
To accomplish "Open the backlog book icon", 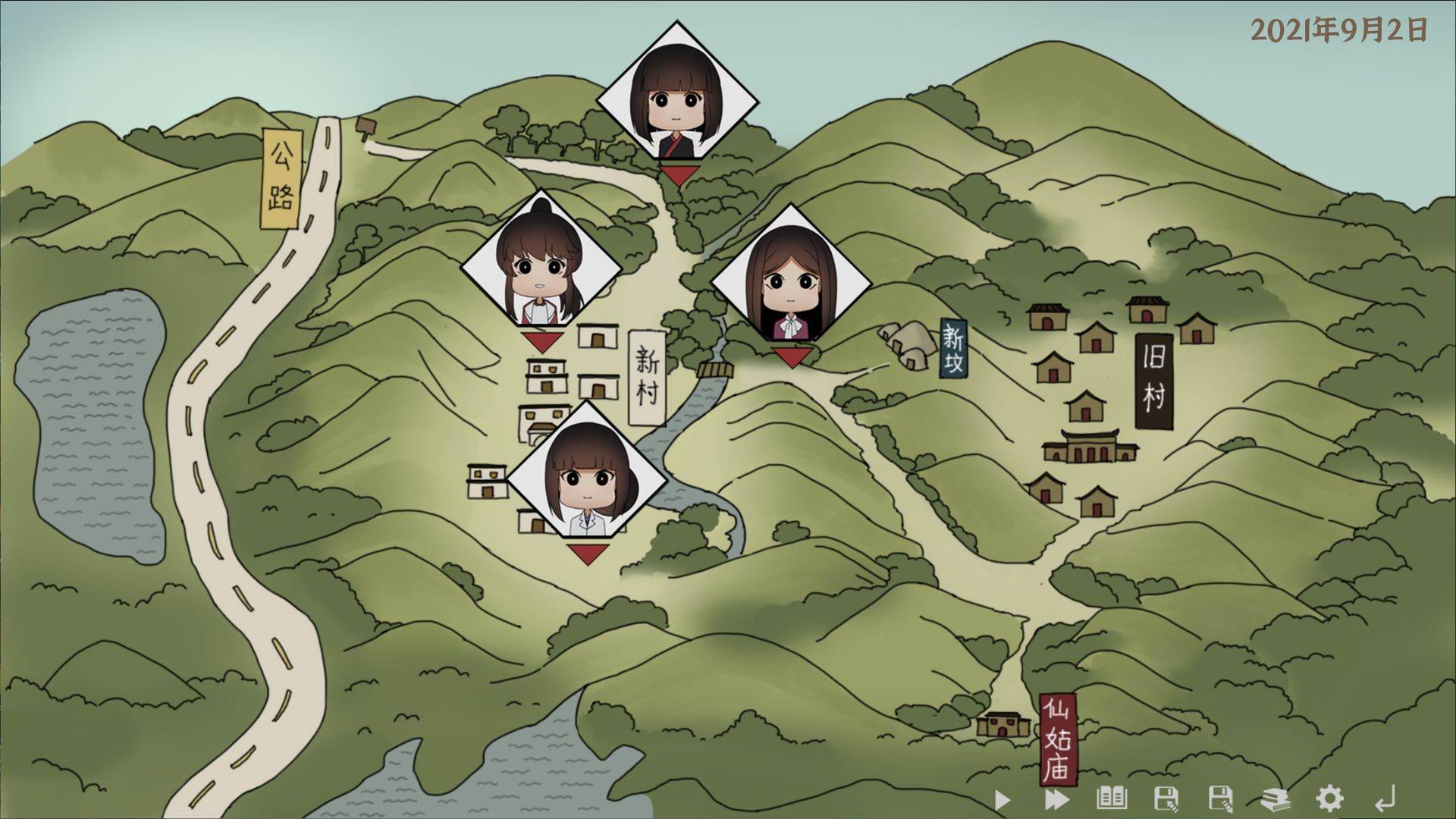I will click(1110, 798).
